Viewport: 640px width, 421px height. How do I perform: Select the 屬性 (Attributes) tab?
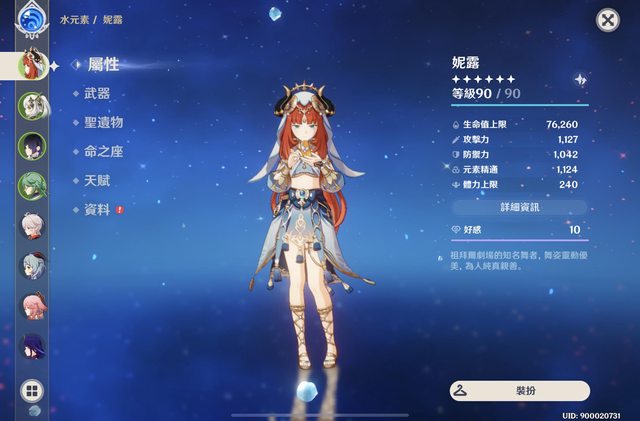[x=103, y=65]
